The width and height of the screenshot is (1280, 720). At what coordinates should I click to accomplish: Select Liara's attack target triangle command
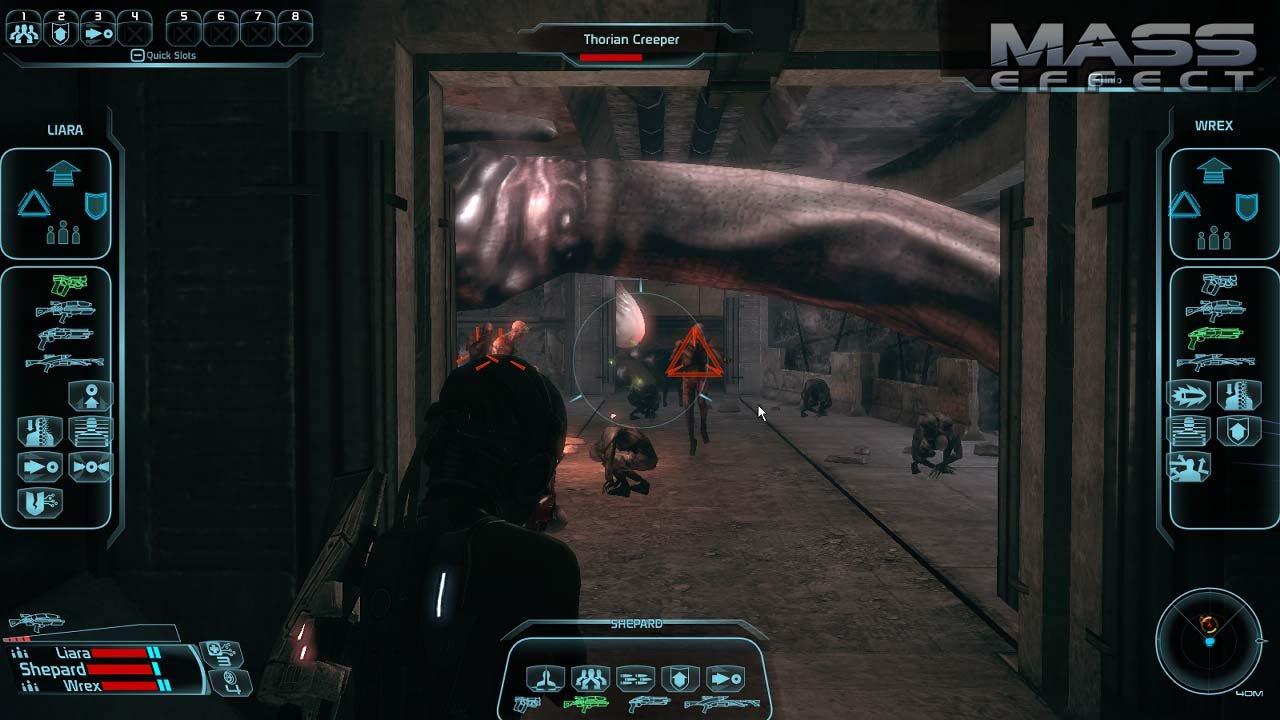[33, 204]
